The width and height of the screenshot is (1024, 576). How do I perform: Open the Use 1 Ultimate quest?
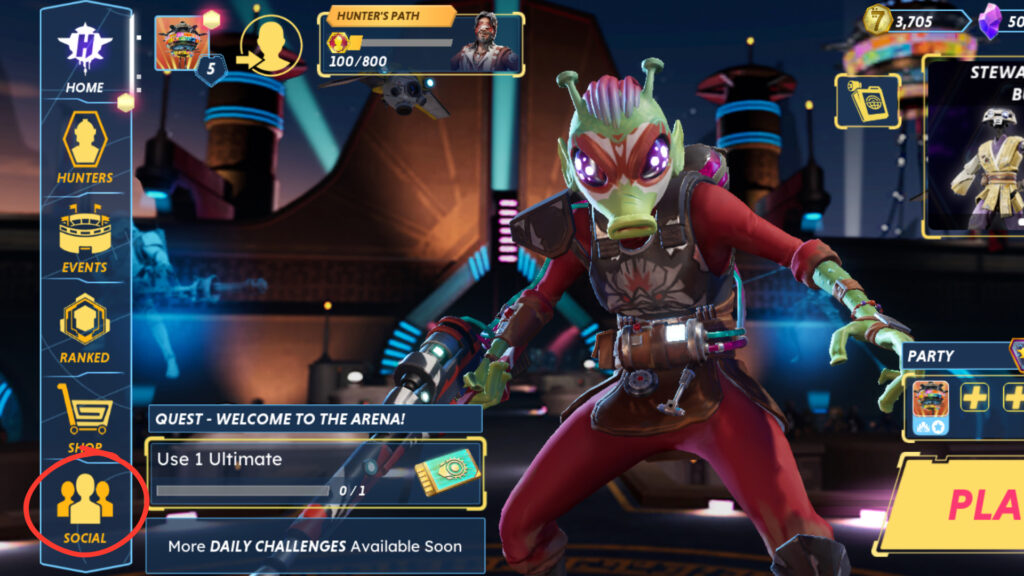click(315, 474)
